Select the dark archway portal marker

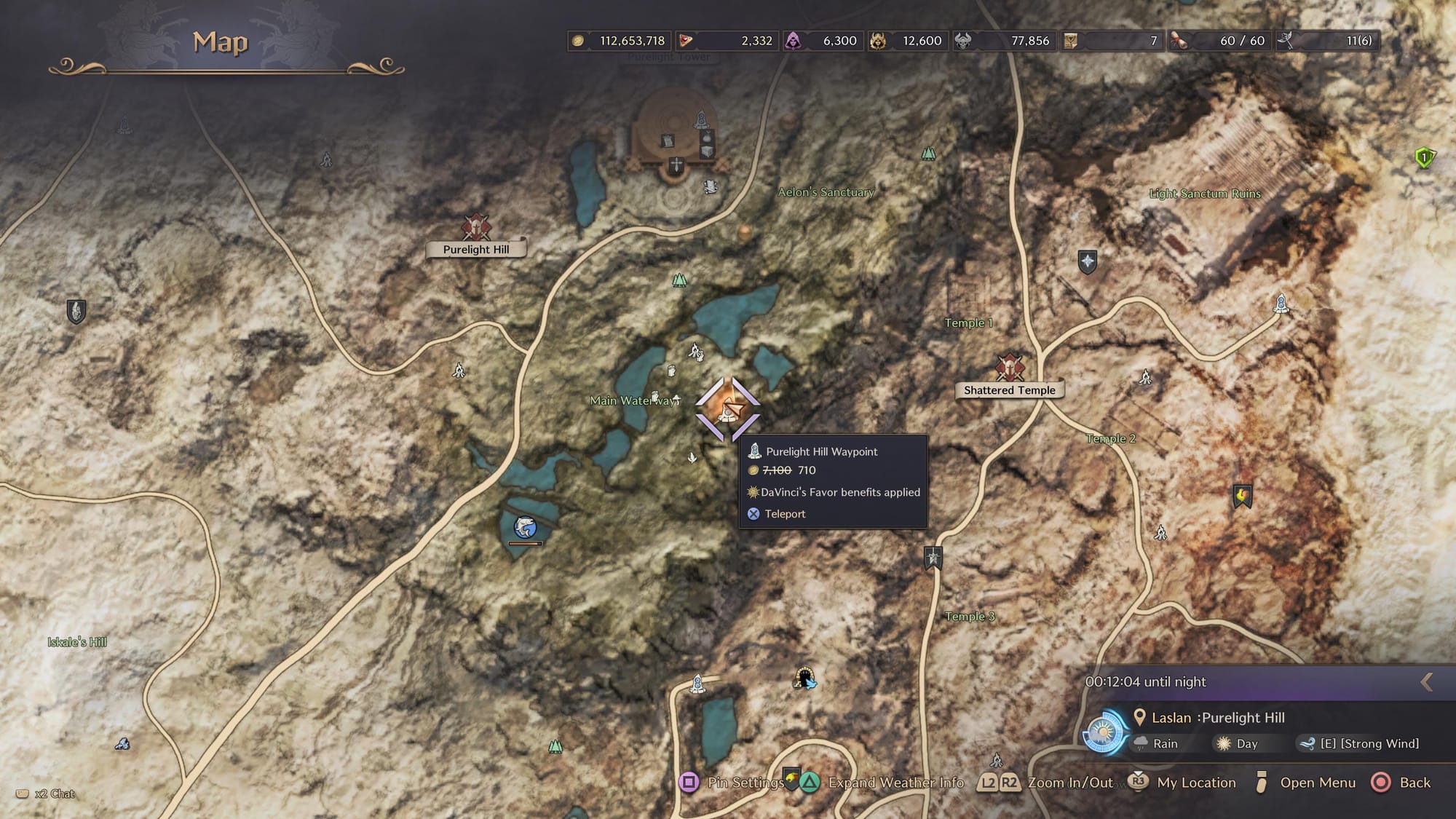point(804,678)
